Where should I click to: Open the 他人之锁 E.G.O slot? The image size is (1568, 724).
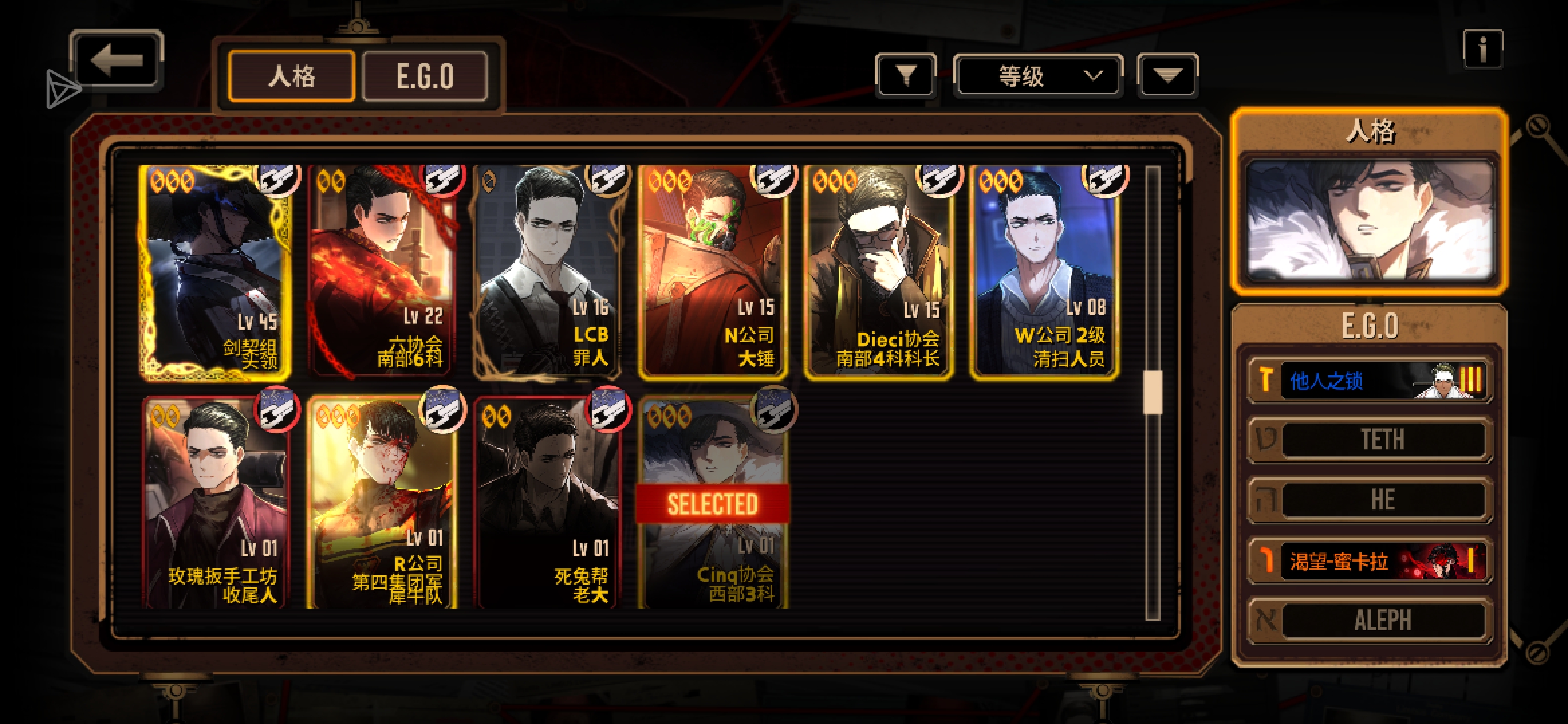click(1370, 381)
